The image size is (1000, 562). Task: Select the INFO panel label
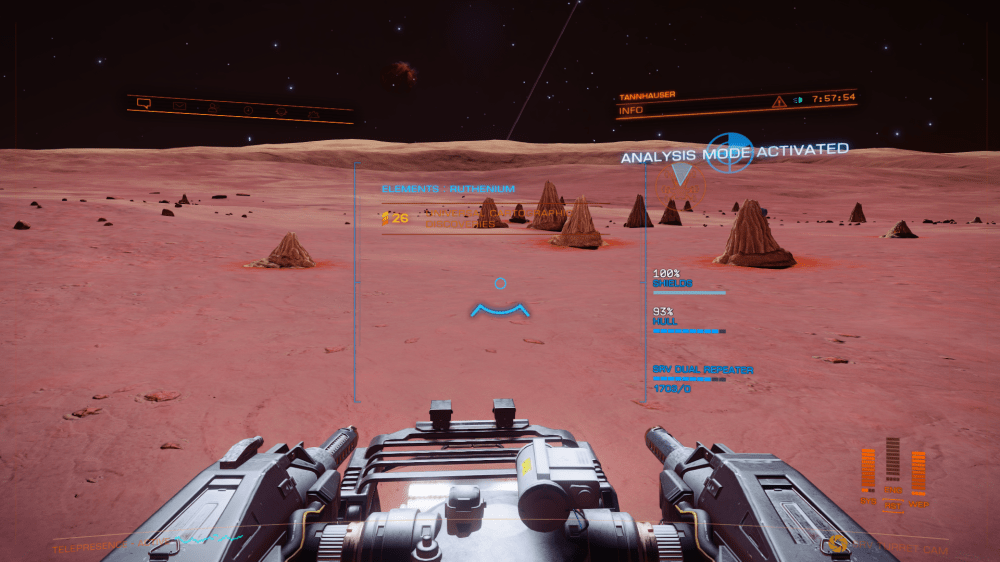coord(631,110)
